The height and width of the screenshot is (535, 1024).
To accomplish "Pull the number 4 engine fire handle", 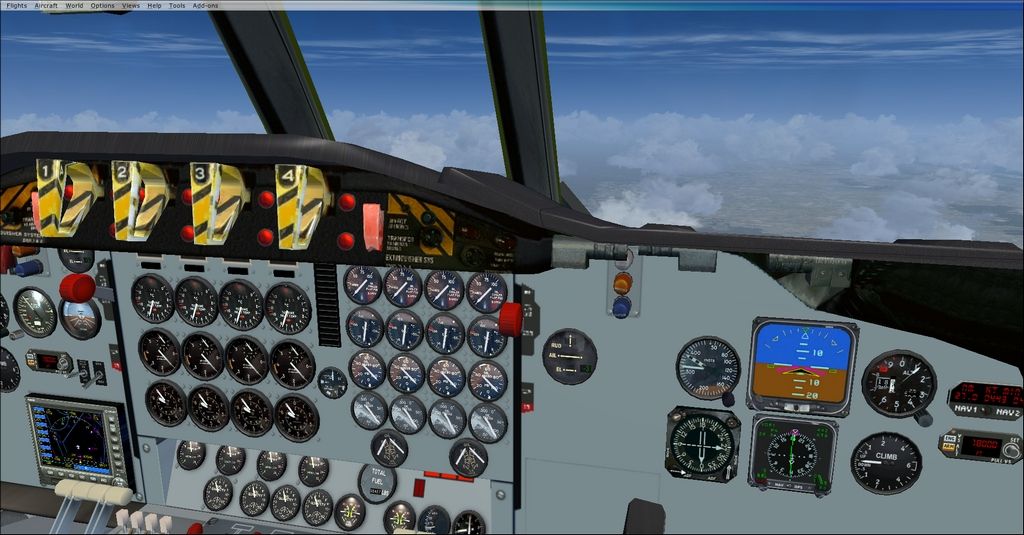I will point(300,205).
